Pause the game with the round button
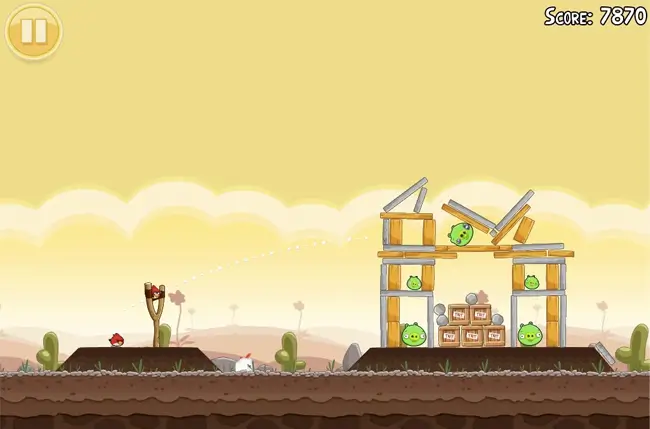 pyautogui.click(x=33, y=31)
